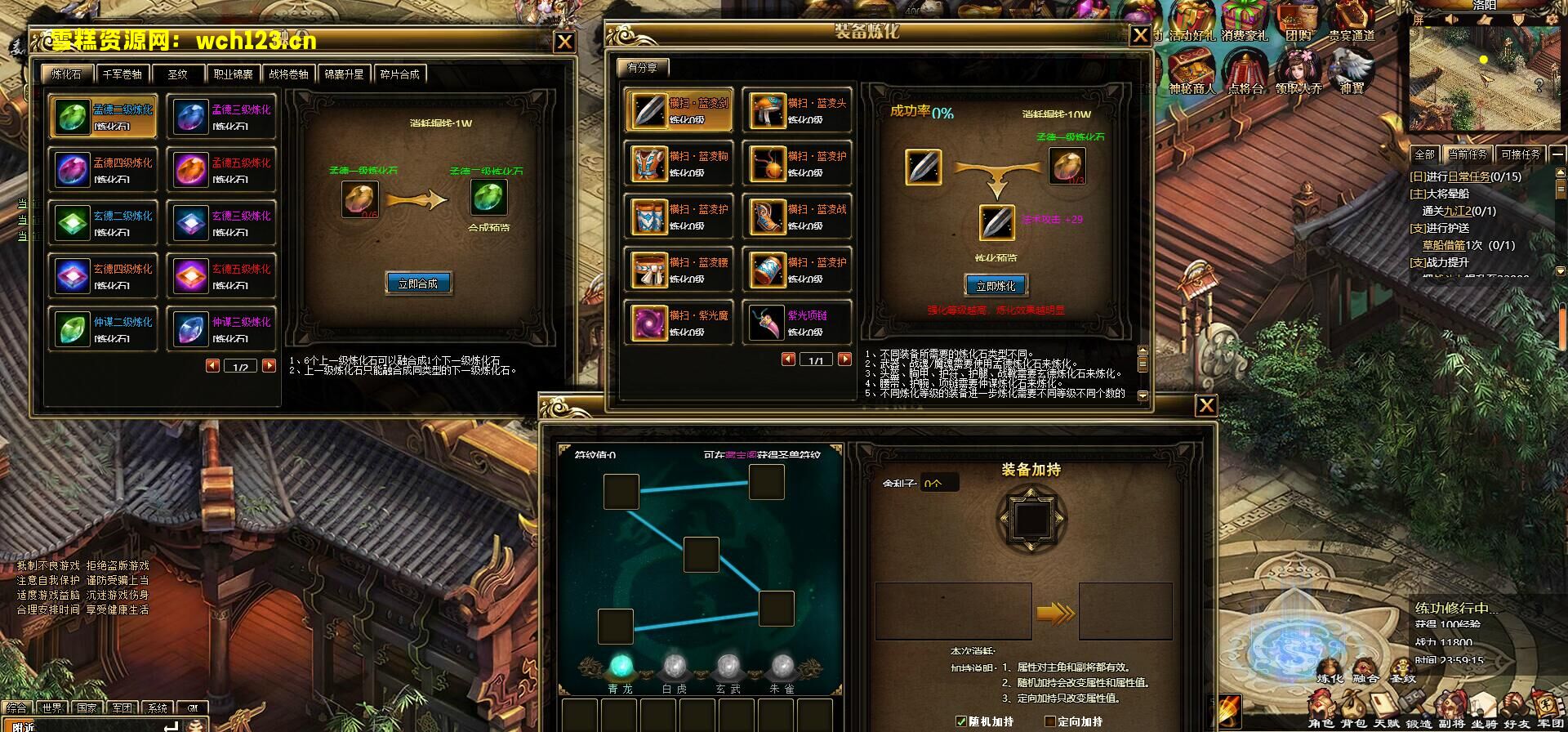Click the 紫光项链 necklace thumbnail
Screen dimensions: 1568x732
pyautogui.click(x=768, y=321)
